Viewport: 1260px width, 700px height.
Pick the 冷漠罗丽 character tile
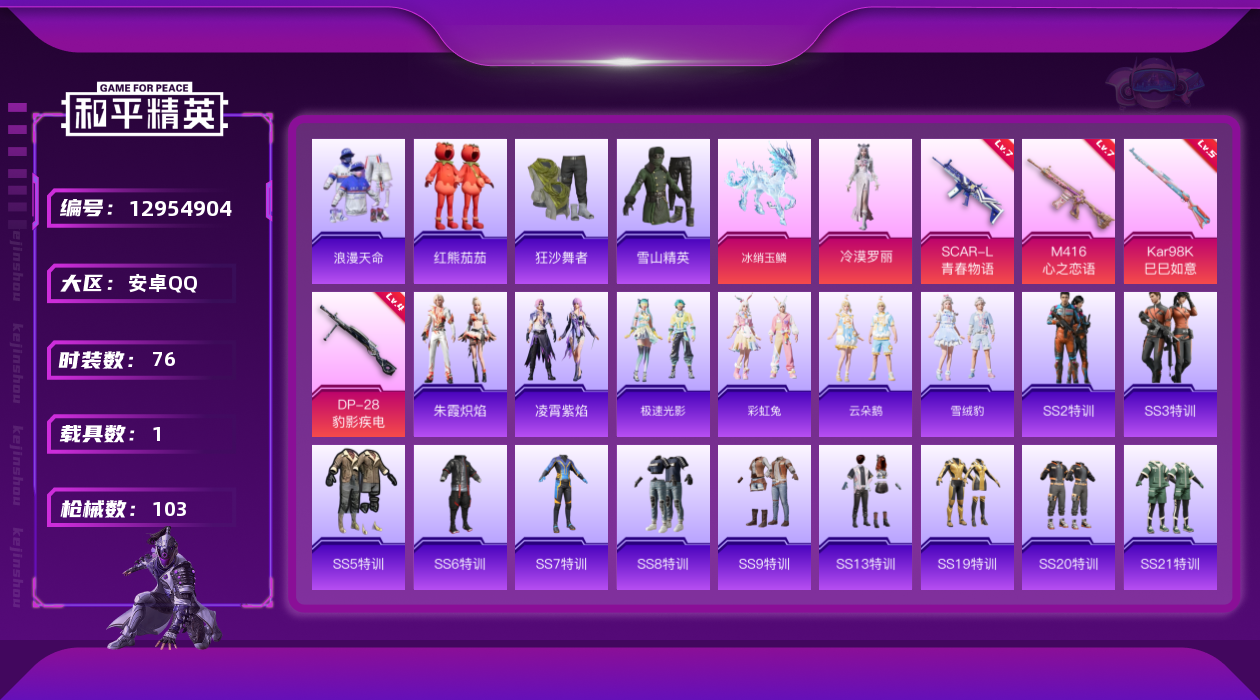(865, 210)
